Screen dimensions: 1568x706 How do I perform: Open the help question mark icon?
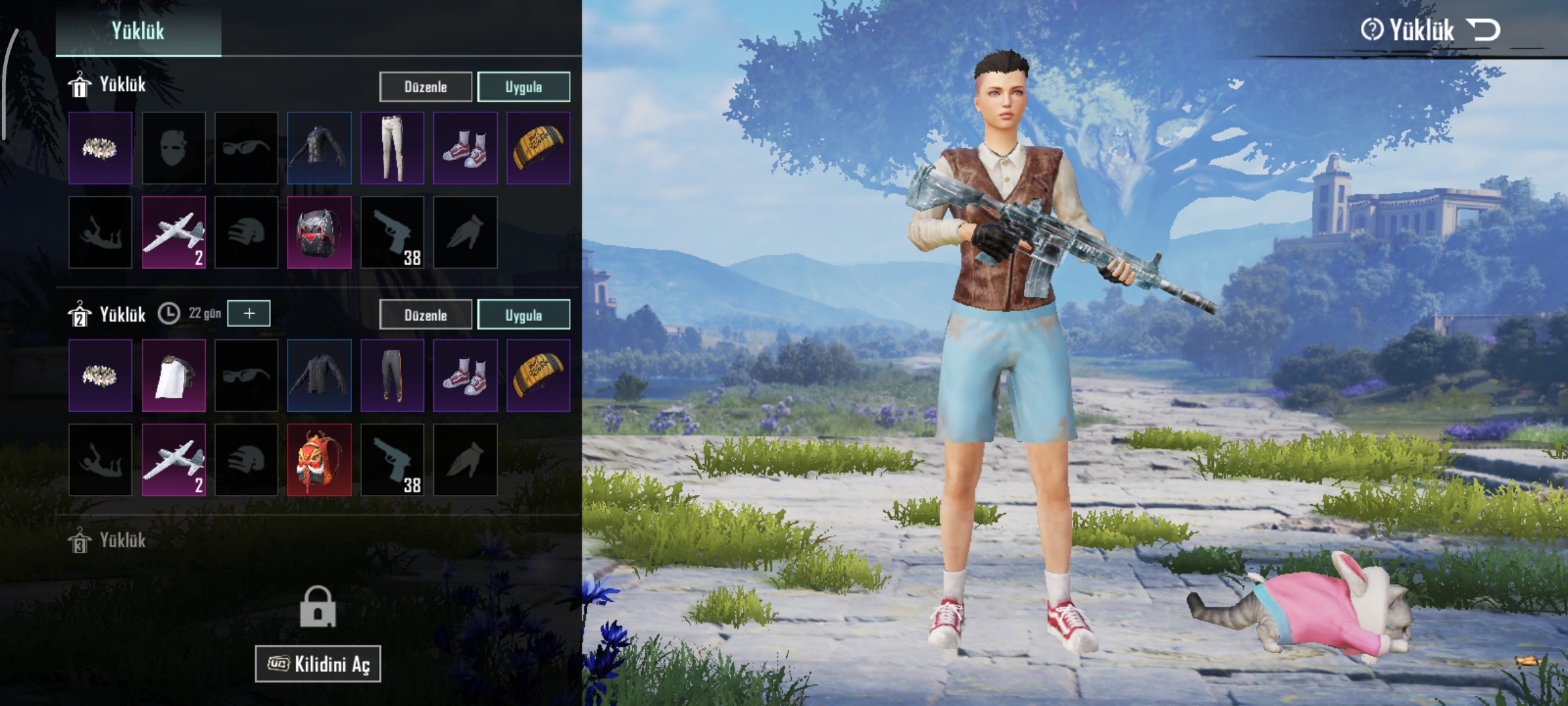point(1371,30)
